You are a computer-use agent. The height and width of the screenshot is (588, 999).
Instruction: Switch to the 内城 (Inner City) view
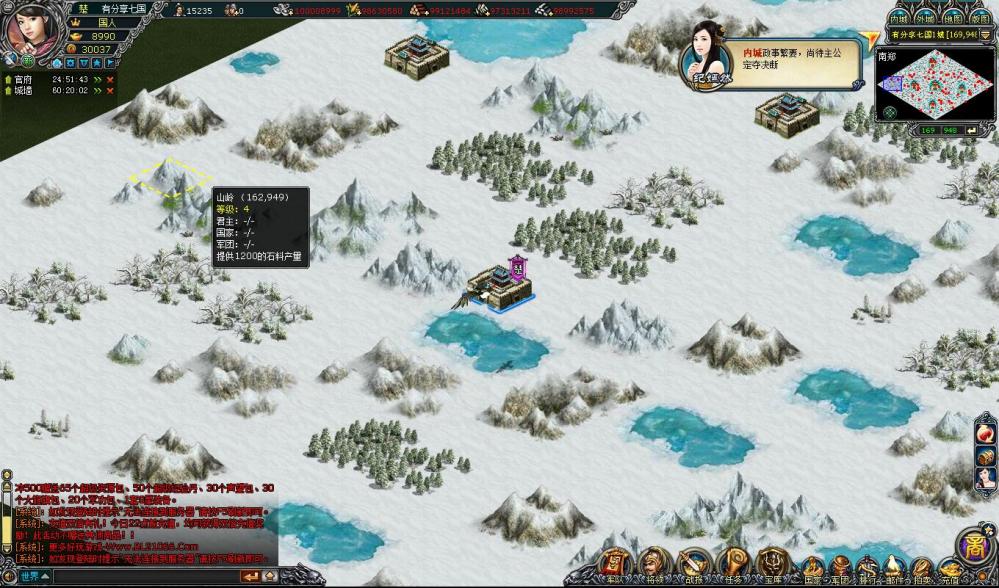[x=899, y=18]
